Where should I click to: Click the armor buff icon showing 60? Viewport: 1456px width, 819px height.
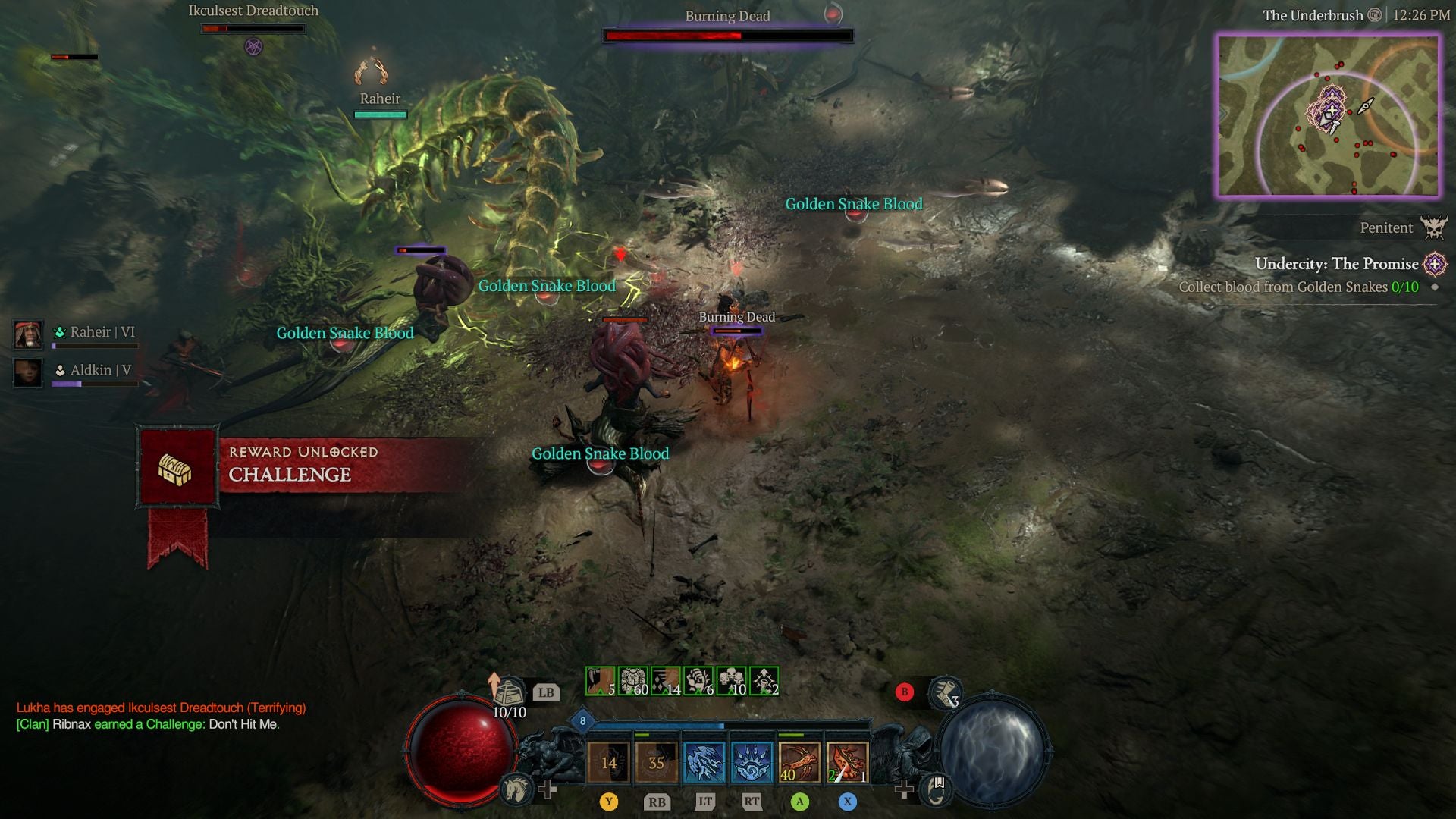[632, 680]
